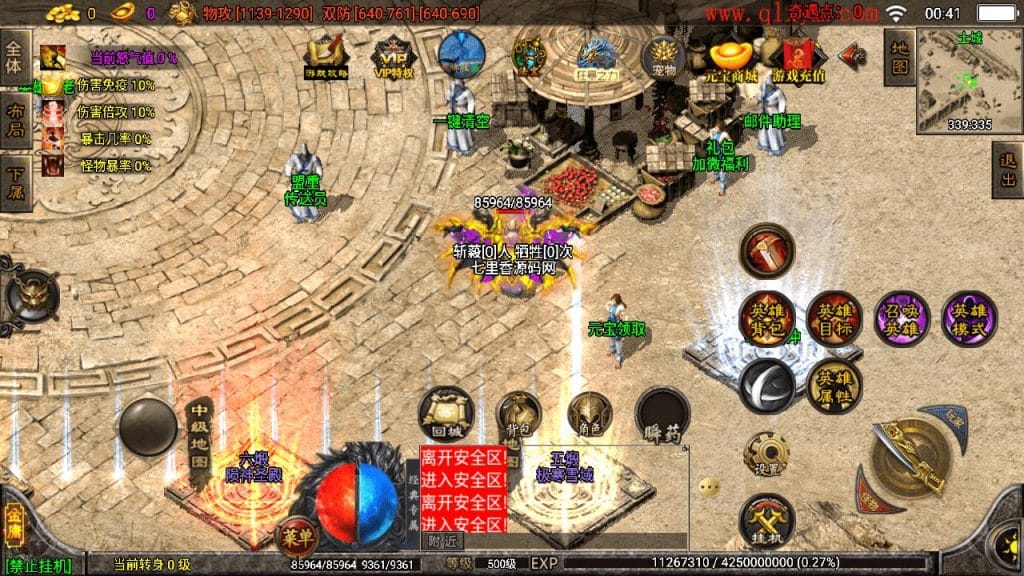Open the 游戏充值 recharge icon
Screen dimensions: 1024x576
coord(798,58)
